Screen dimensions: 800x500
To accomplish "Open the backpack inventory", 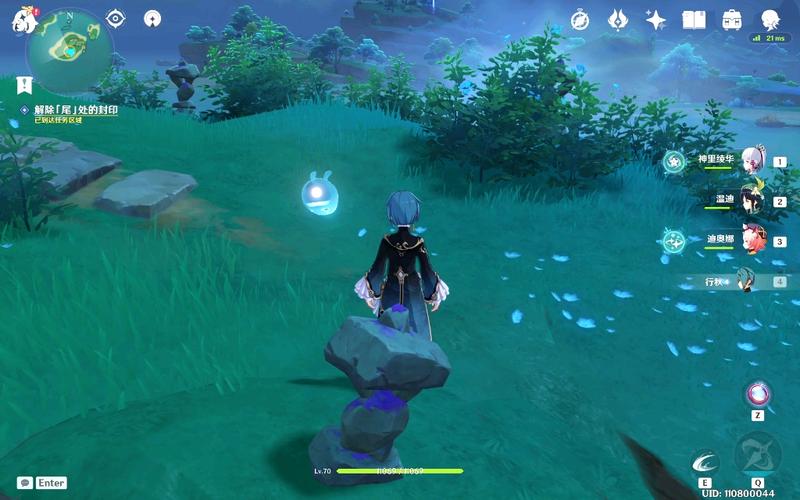I will [x=732, y=19].
